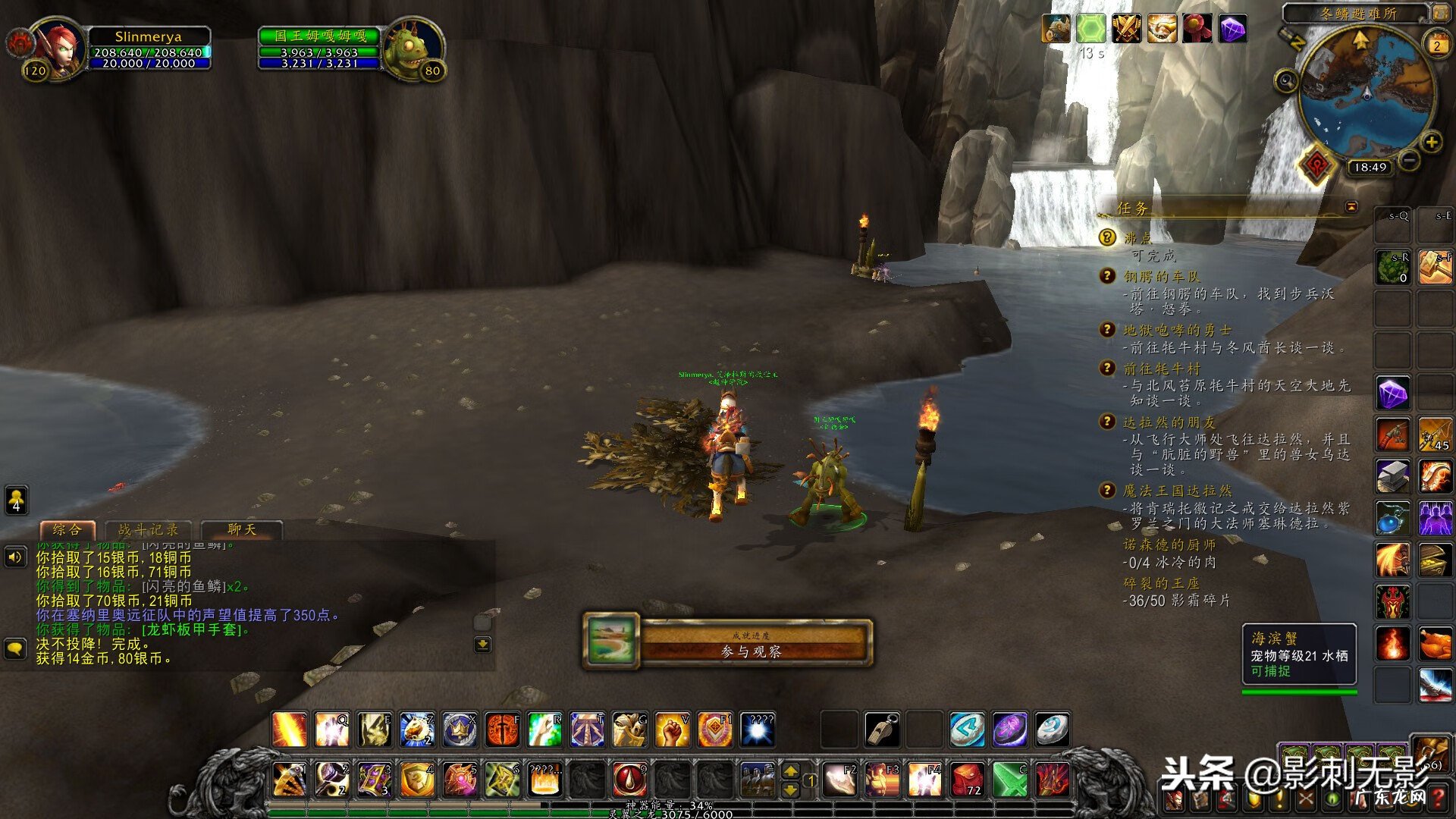Screen dimensions: 1456x819
Task: Use the roast chicken food item
Action: click(1435, 645)
